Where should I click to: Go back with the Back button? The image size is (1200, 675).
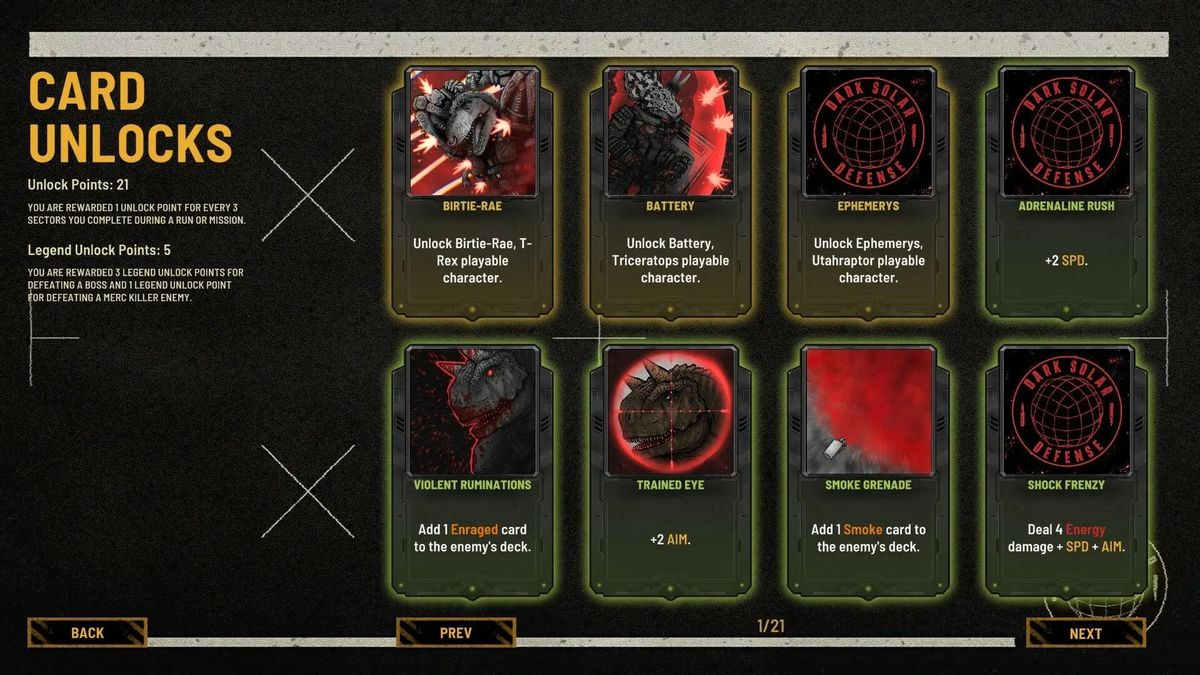pyautogui.click(x=88, y=632)
